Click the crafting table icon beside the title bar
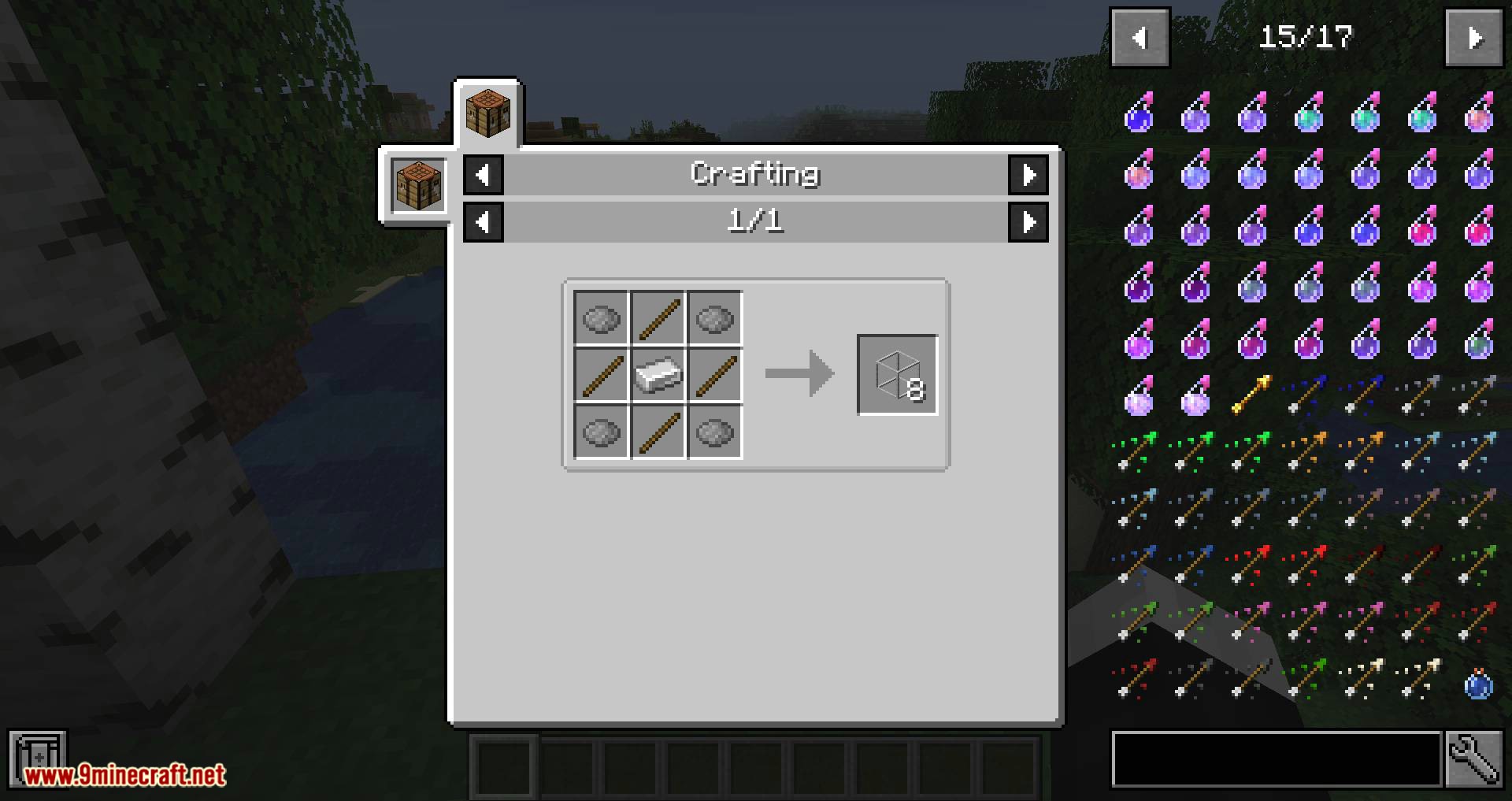 coord(418,184)
